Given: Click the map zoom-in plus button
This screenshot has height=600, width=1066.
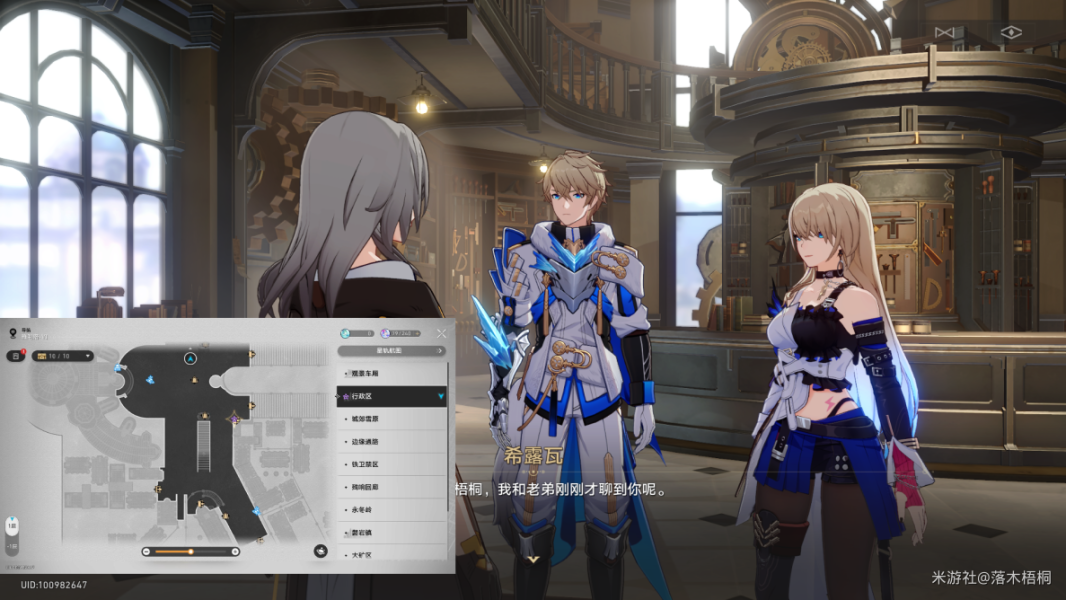Looking at the screenshot, I should click(235, 551).
